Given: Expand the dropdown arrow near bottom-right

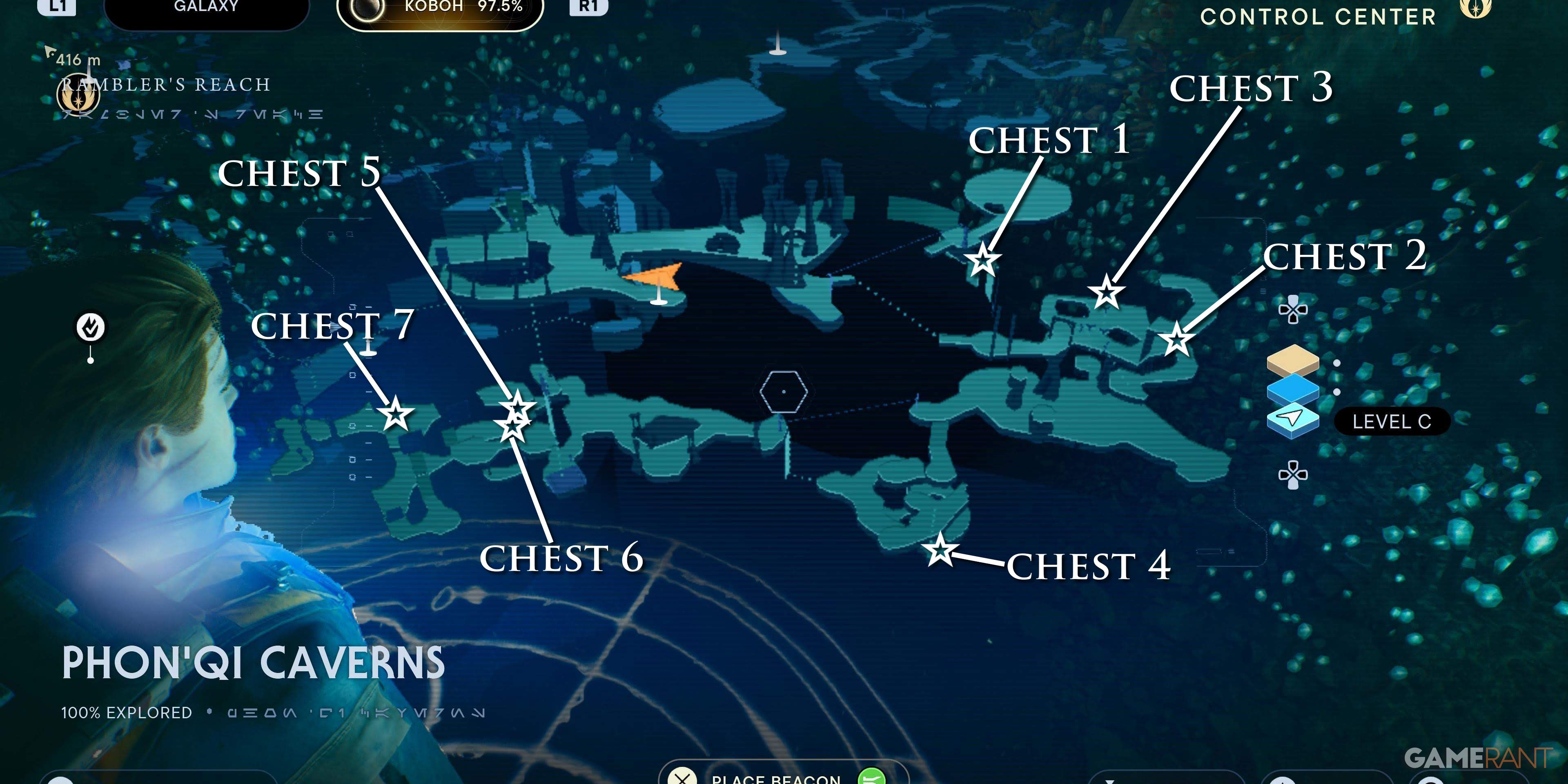Looking at the screenshot, I should pyautogui.click(x=1109, y=782).
